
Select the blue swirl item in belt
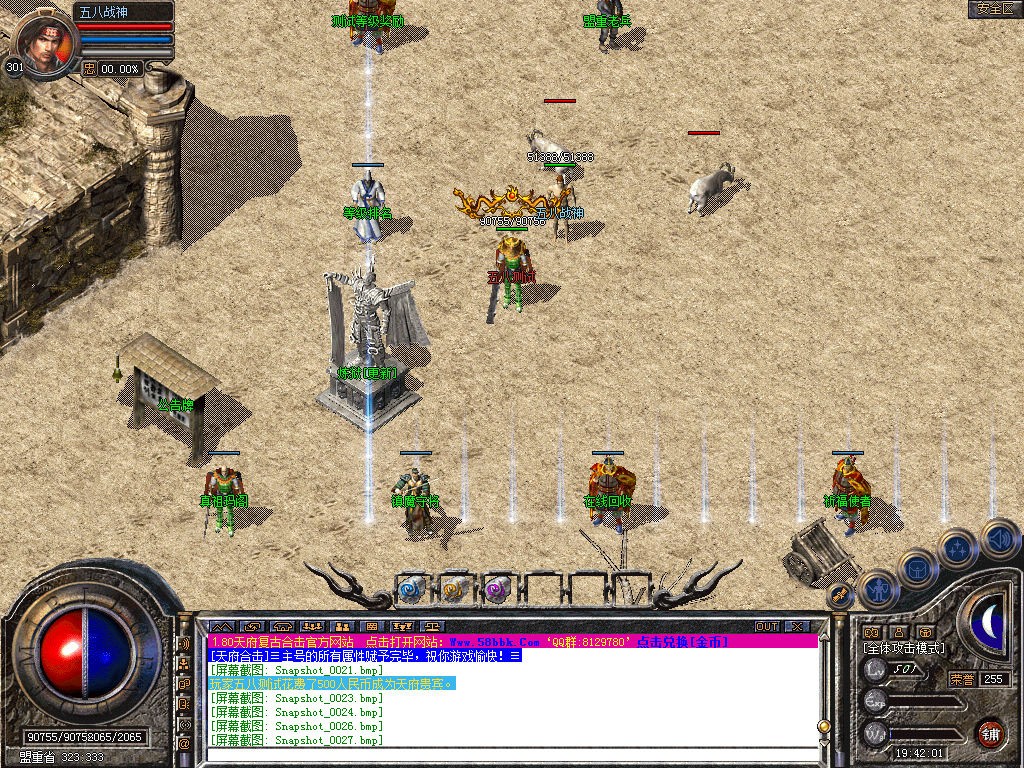tap(412, 589)
